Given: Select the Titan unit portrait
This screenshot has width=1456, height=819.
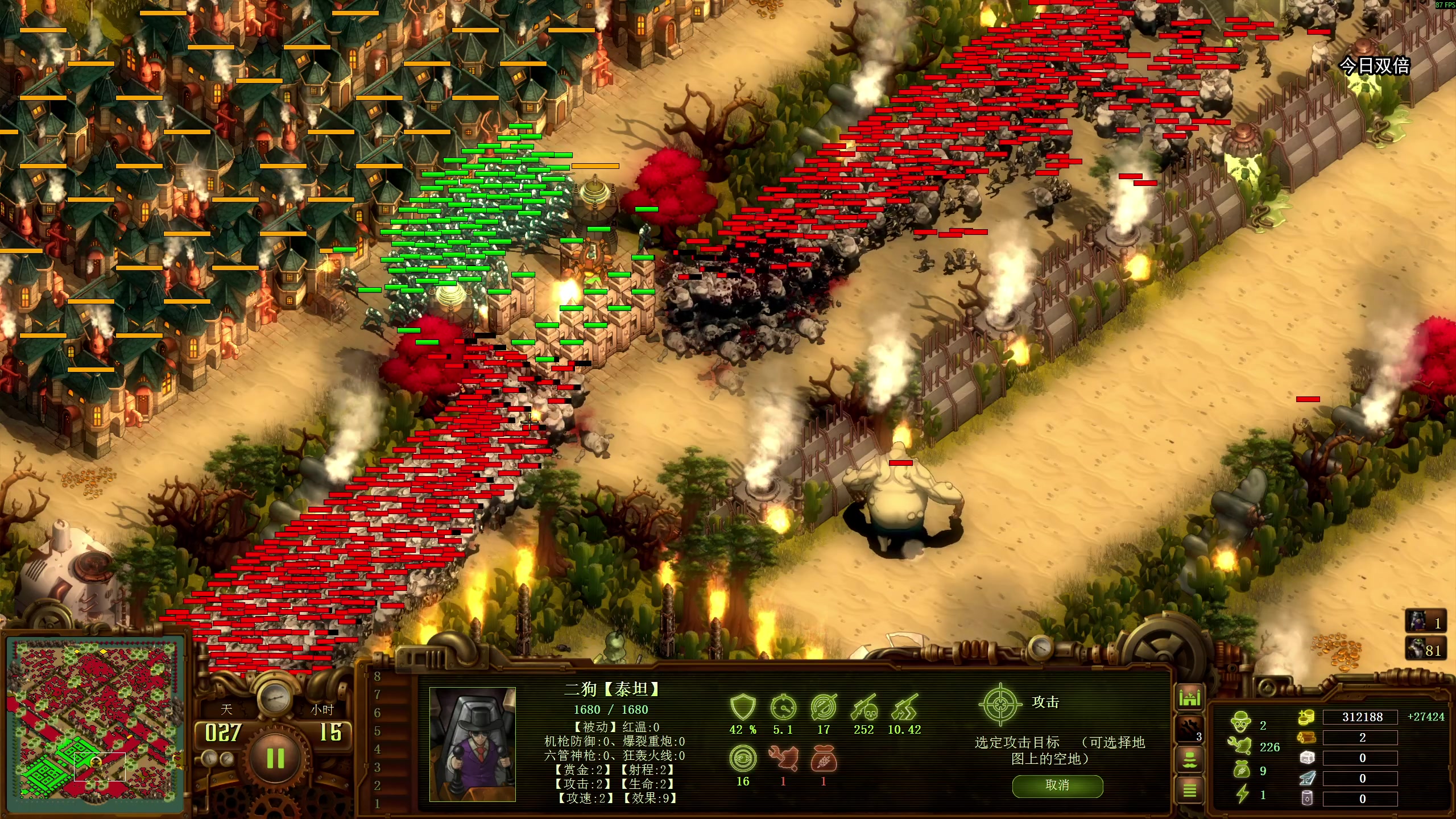Looking at the screenshot, I should click(472, 743).
